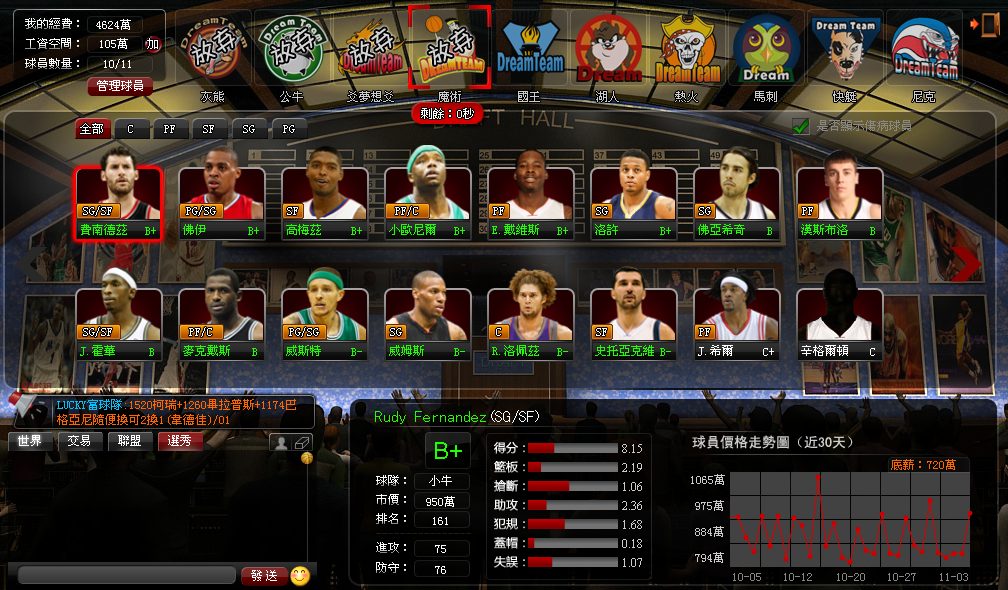Filter draft list by SG position

point(248,129)
